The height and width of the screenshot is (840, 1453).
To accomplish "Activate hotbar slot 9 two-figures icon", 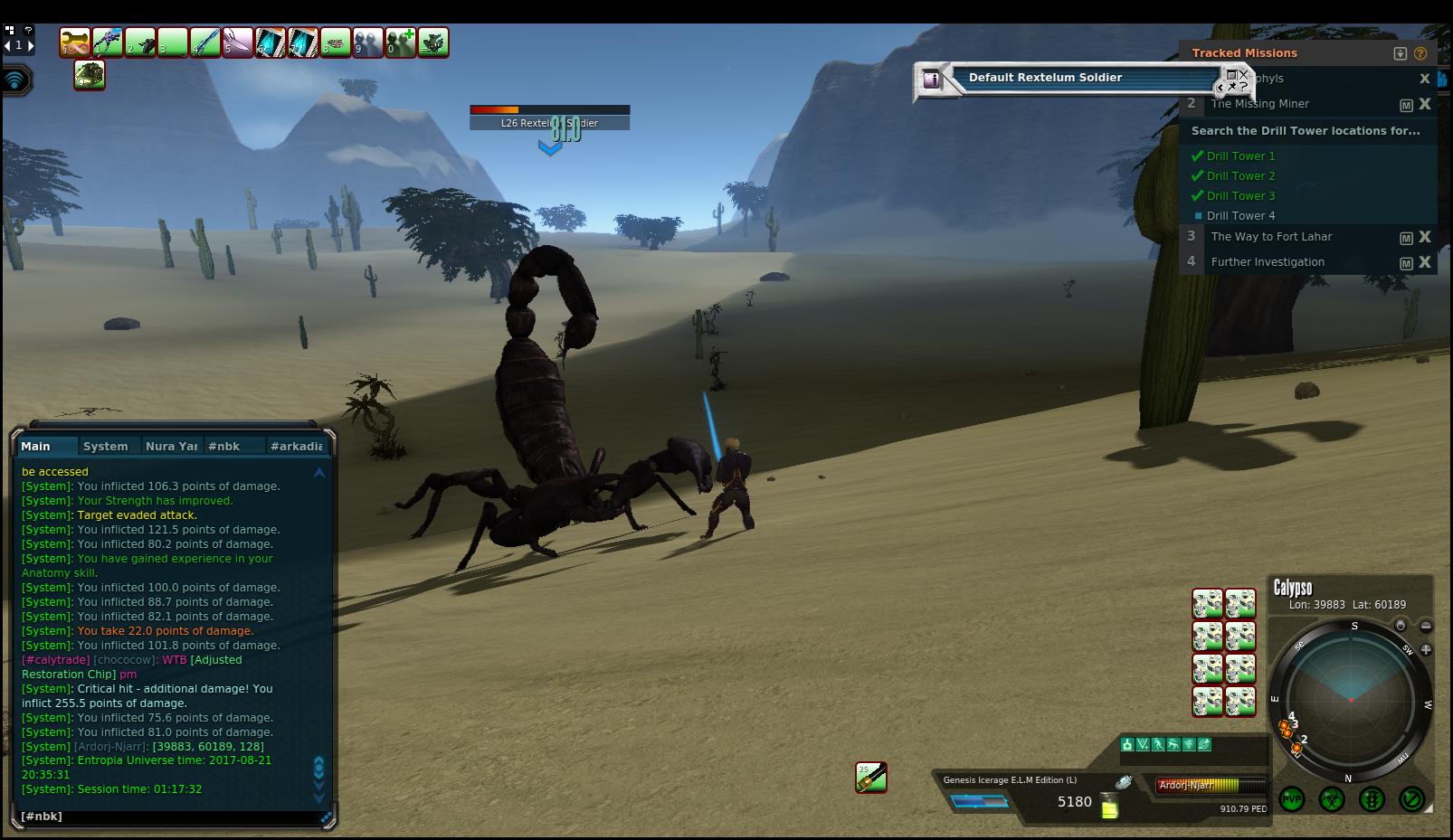I will 368,42.
